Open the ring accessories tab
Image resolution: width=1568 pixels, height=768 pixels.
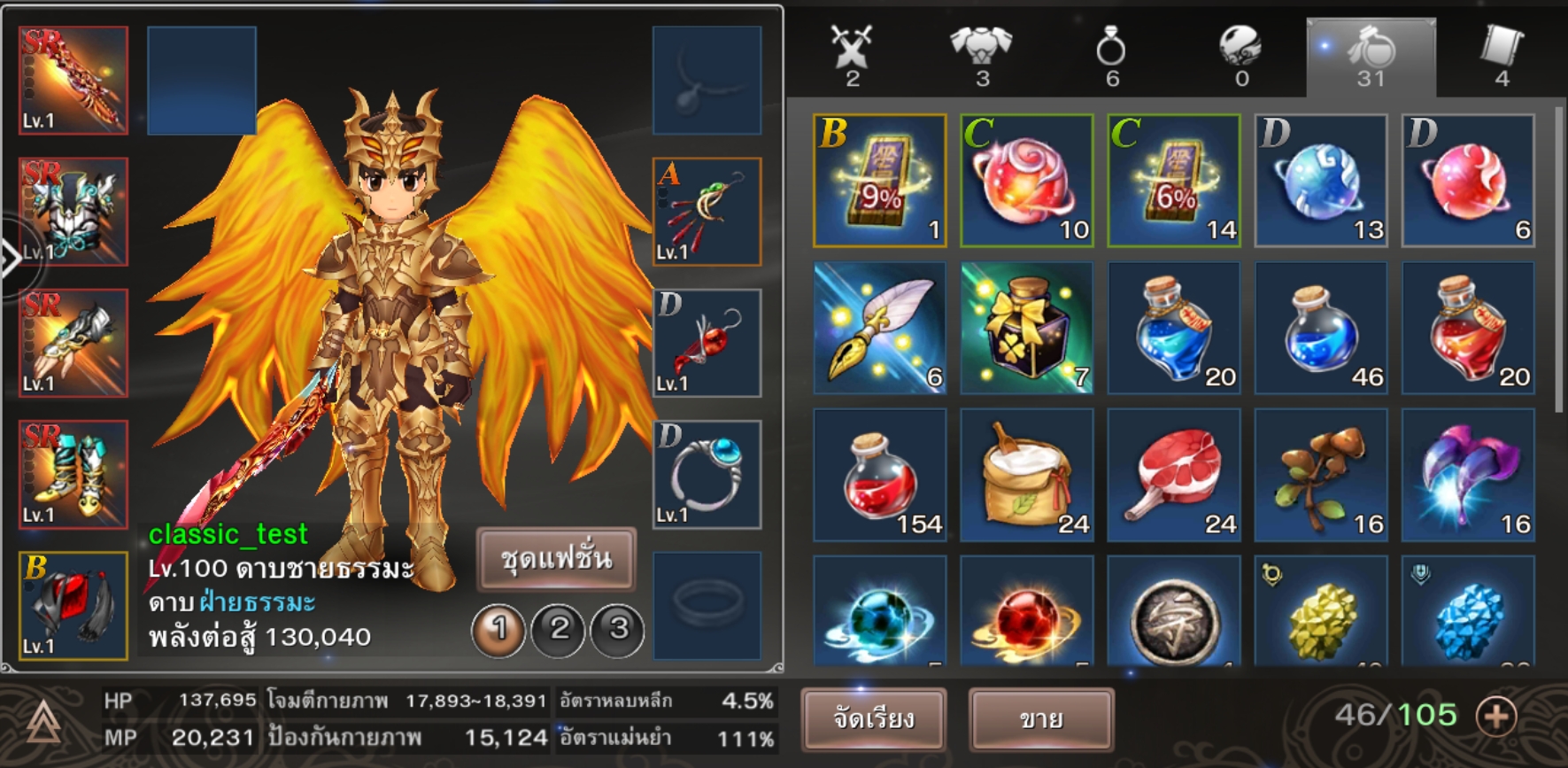(x=1111, y=55)
